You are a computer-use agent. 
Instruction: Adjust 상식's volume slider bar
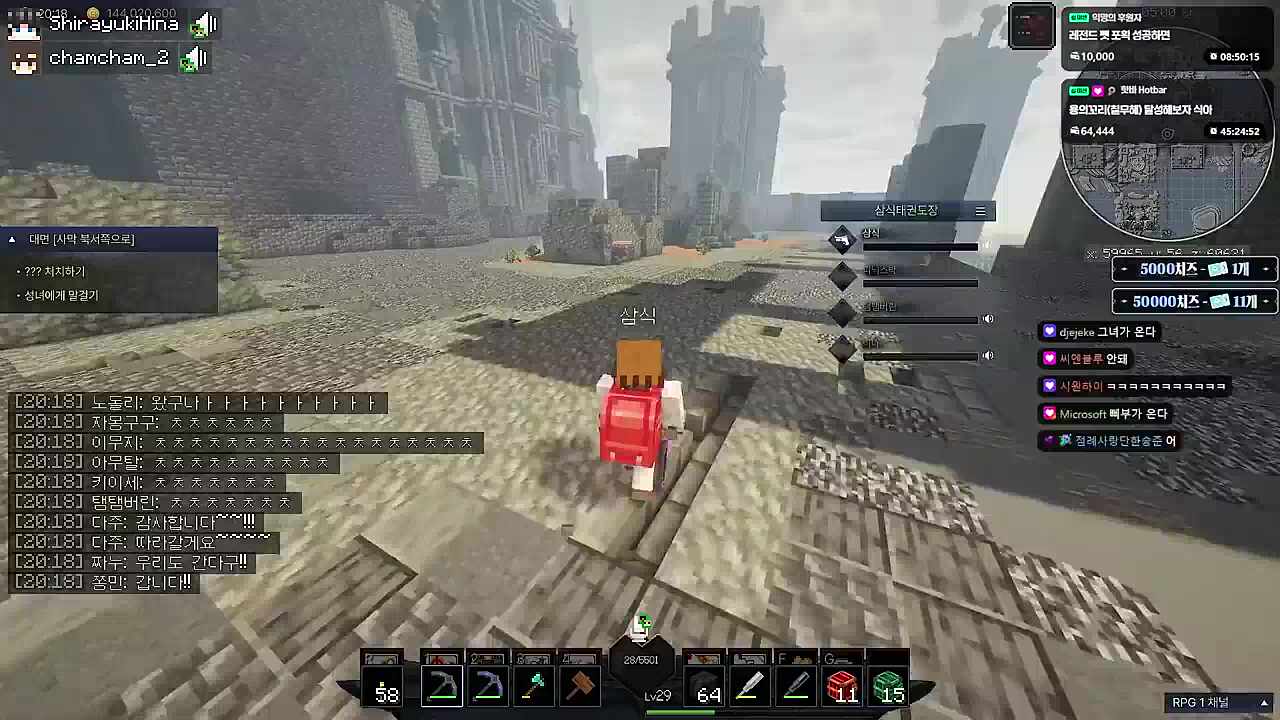(920, 247)
